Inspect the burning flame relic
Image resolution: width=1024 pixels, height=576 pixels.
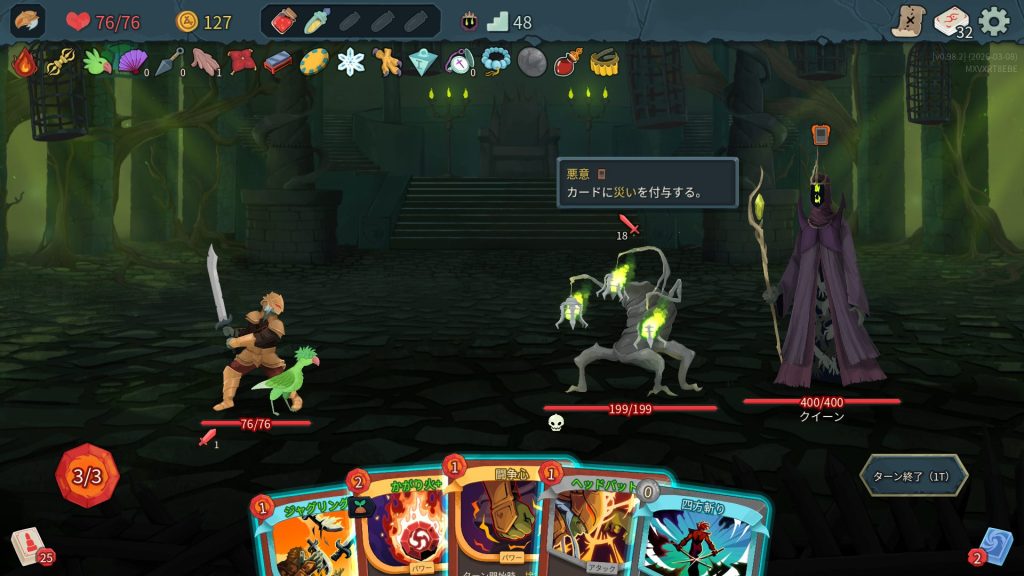click(x=23, y=63)
